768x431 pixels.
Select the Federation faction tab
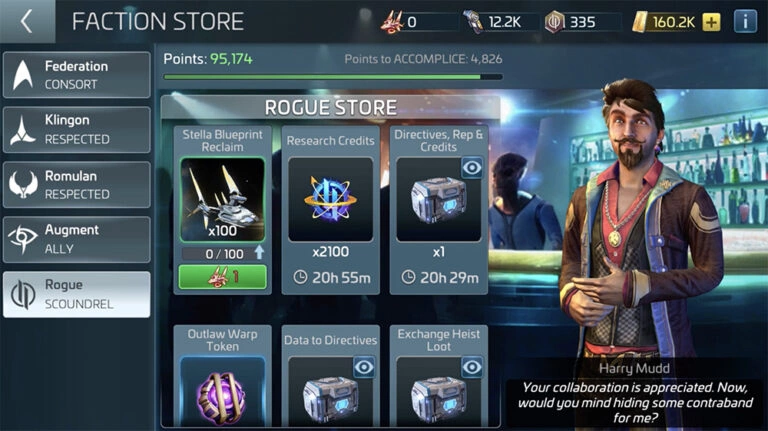[x=77, y=75]
